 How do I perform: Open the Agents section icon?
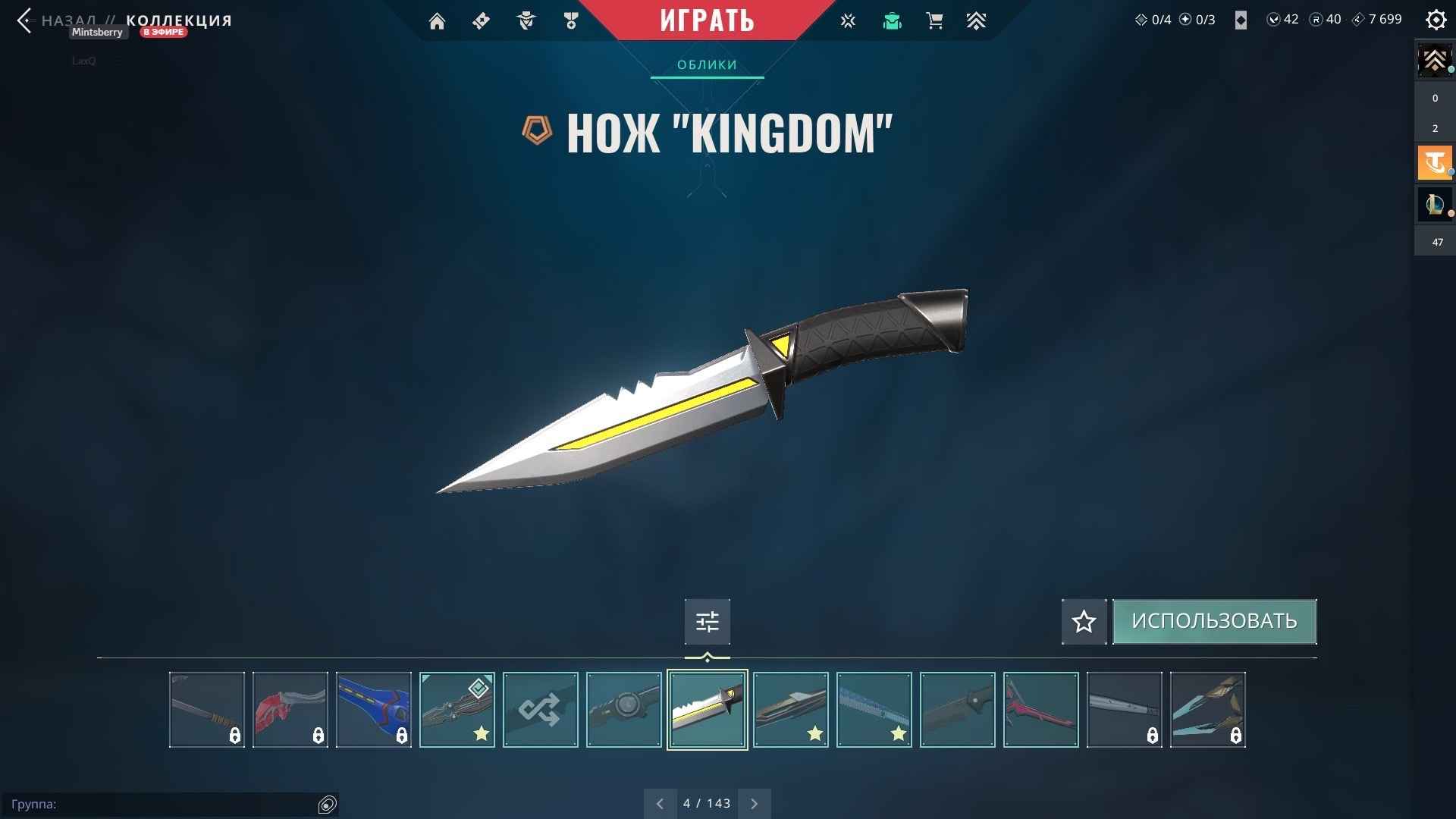pyautogui.click(x=526, y=20)
